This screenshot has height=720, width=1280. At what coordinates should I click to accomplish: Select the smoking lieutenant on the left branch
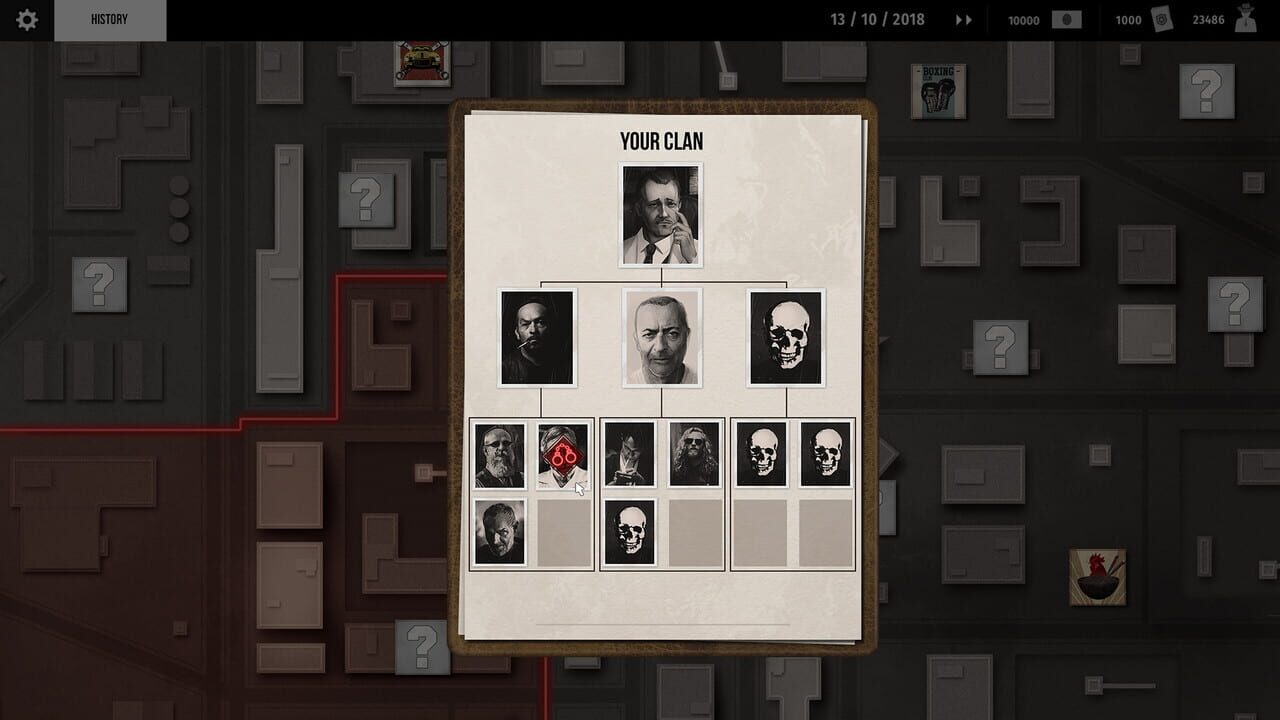coord(536,336)
